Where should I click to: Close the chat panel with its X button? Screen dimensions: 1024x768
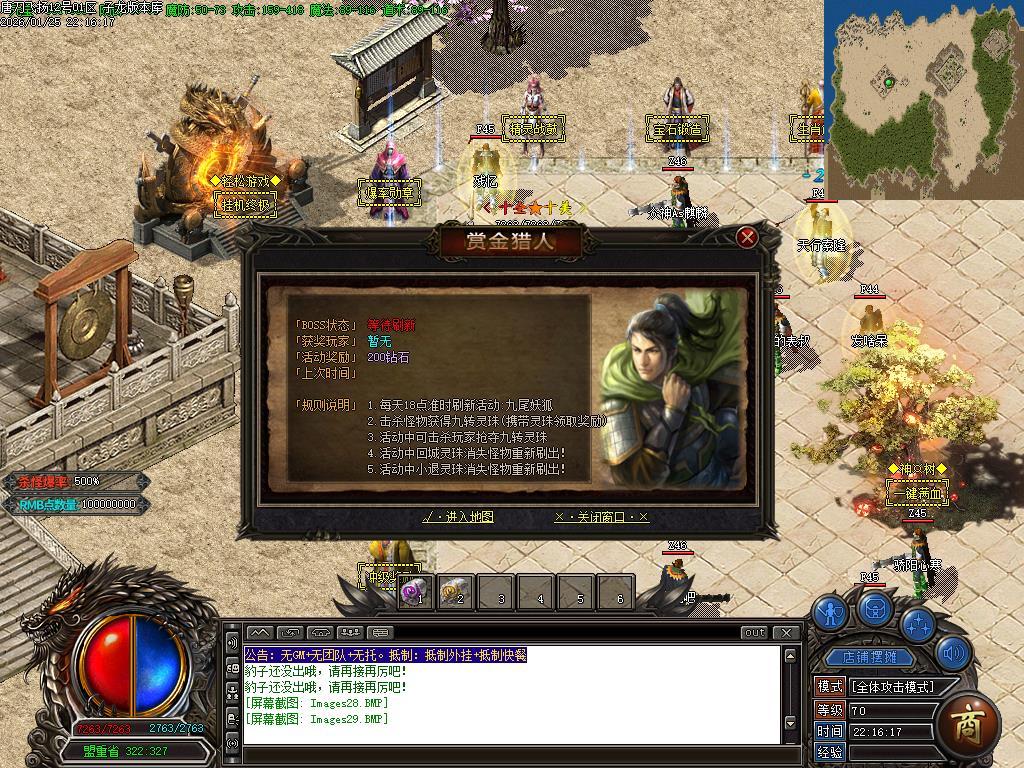click(x=789, y=632)
